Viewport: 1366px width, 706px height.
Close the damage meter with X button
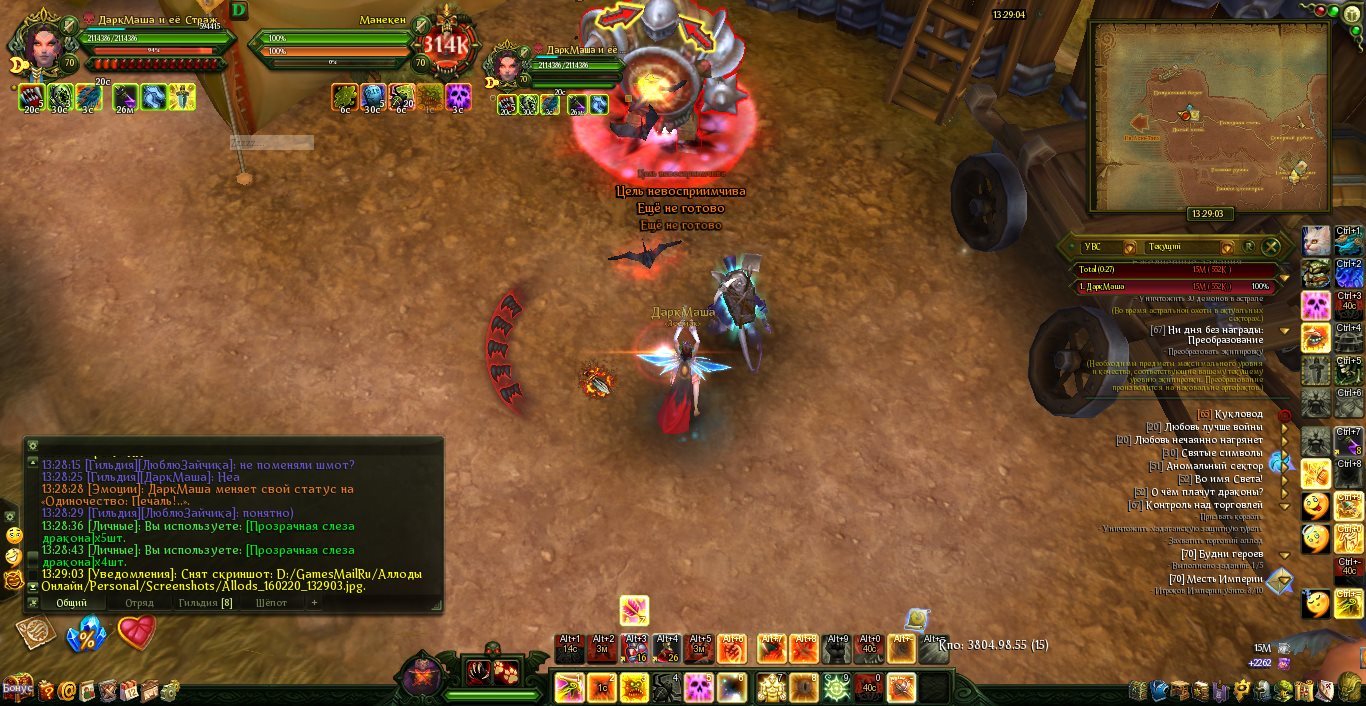pos(1271,246)
